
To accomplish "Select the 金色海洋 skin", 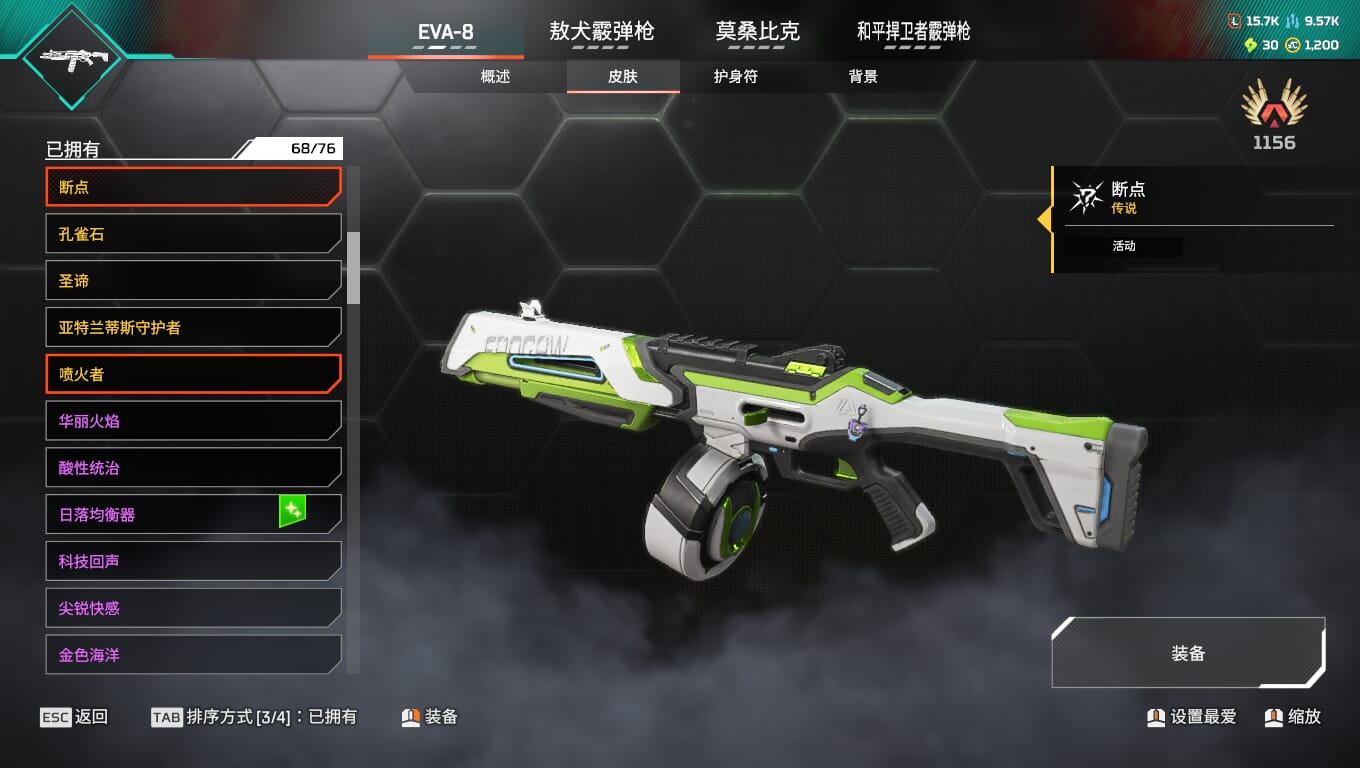I will (x=193, y=655).
